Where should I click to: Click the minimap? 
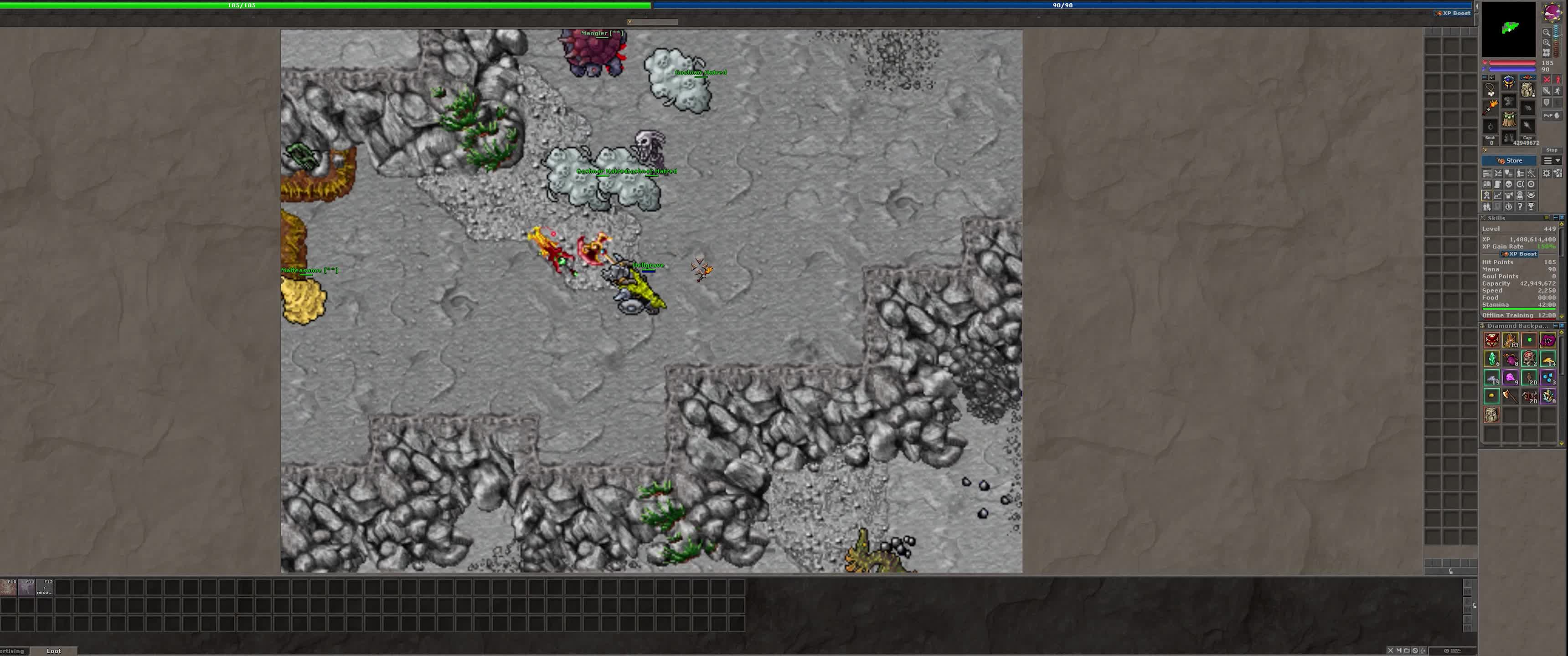[1508, 29]
